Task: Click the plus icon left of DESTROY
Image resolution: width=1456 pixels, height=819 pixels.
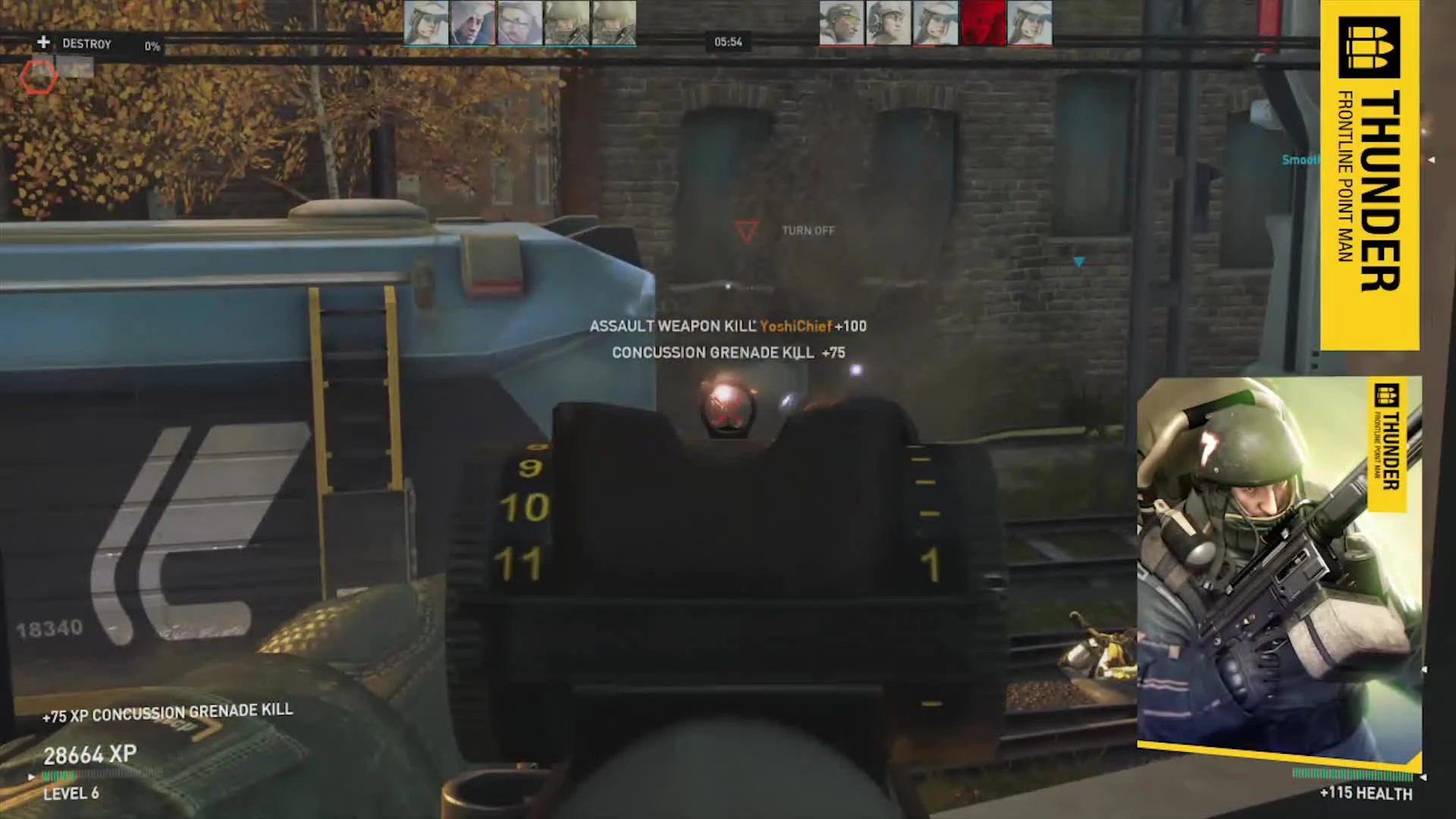Action: 43,42
